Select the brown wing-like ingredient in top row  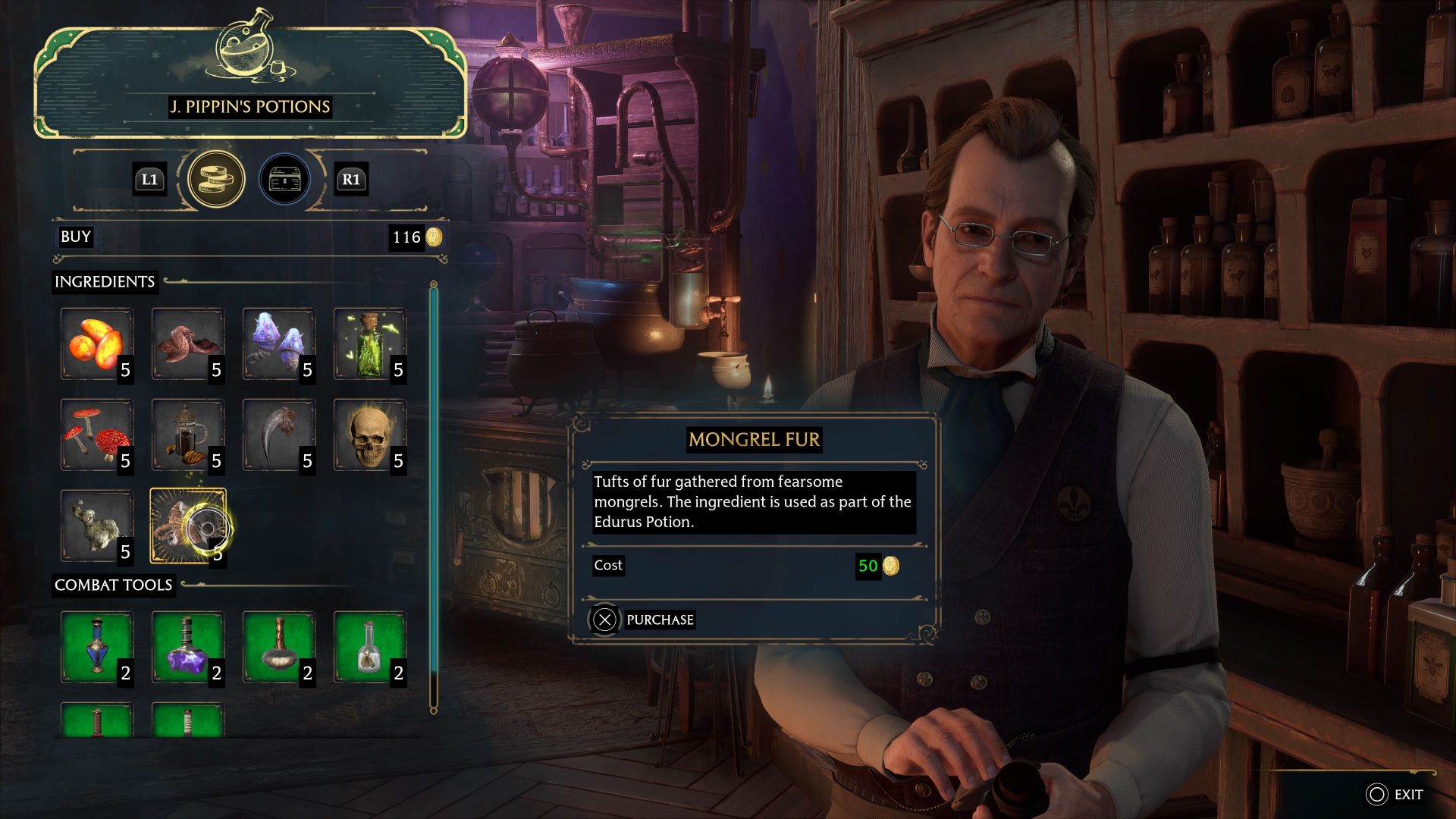point(187,343)
